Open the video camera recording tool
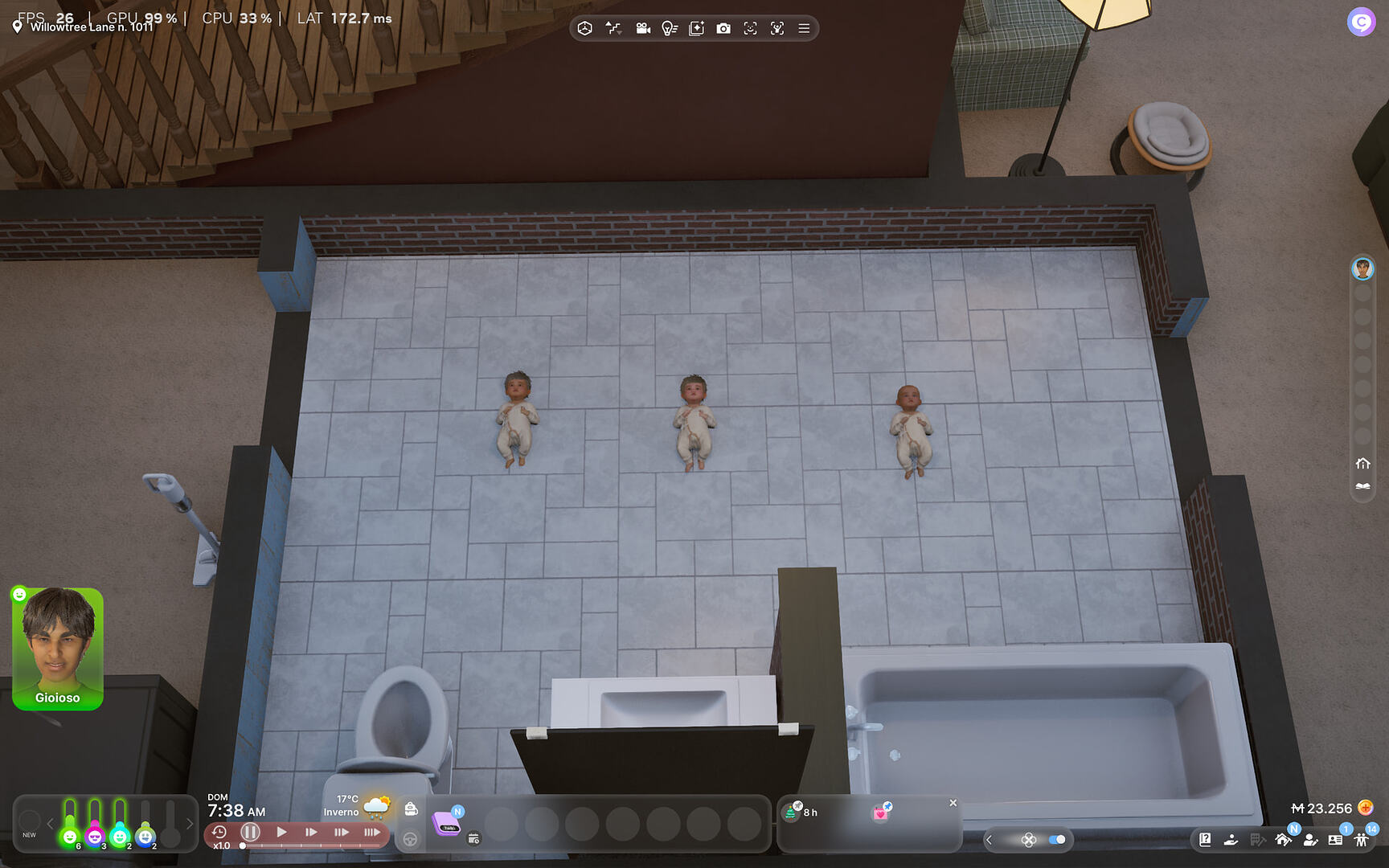The height and width of the screenshot is (868, 1389). coord(642,28)
